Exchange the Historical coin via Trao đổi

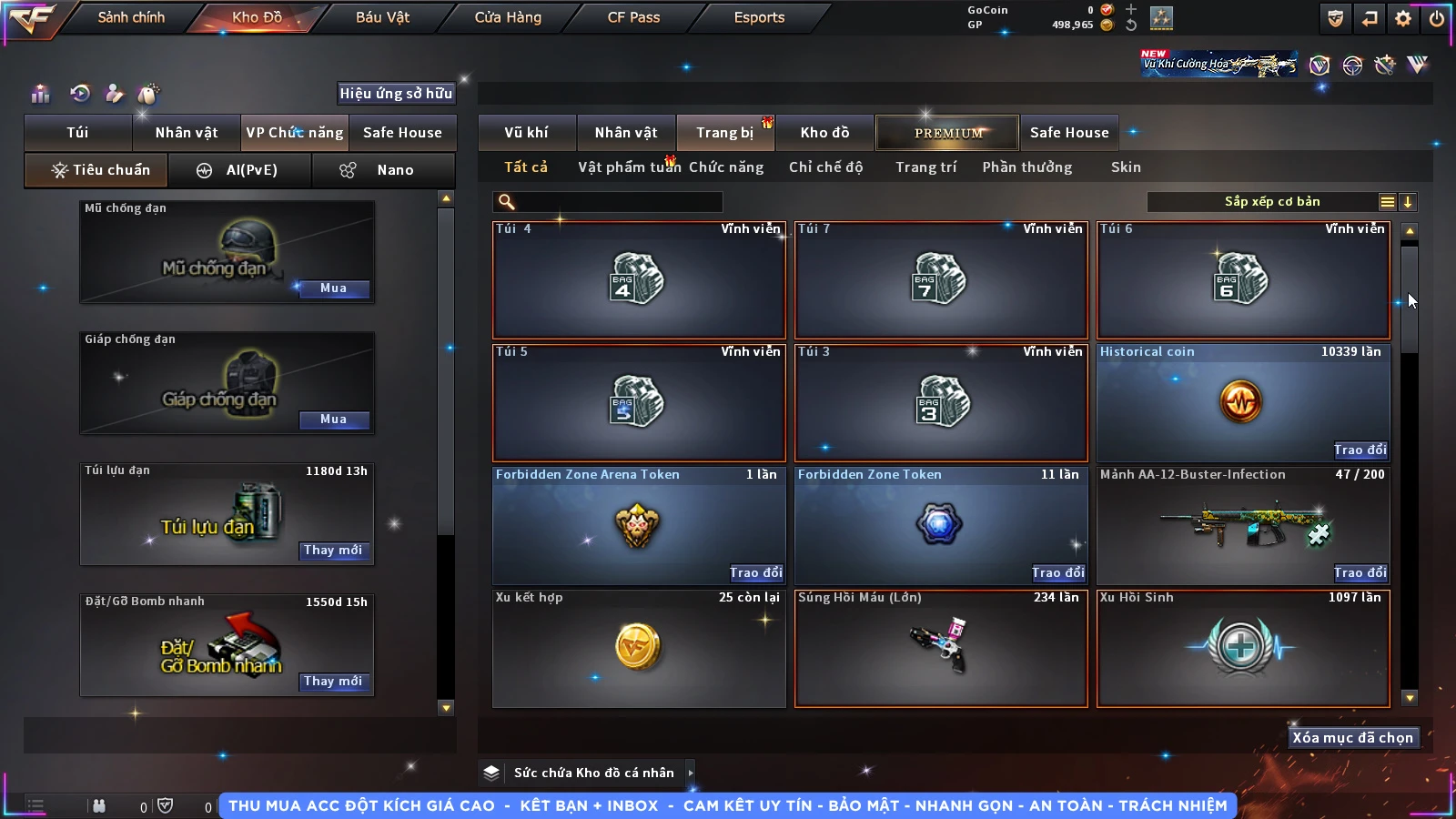pyautogui.click(x=1360, y=450)
